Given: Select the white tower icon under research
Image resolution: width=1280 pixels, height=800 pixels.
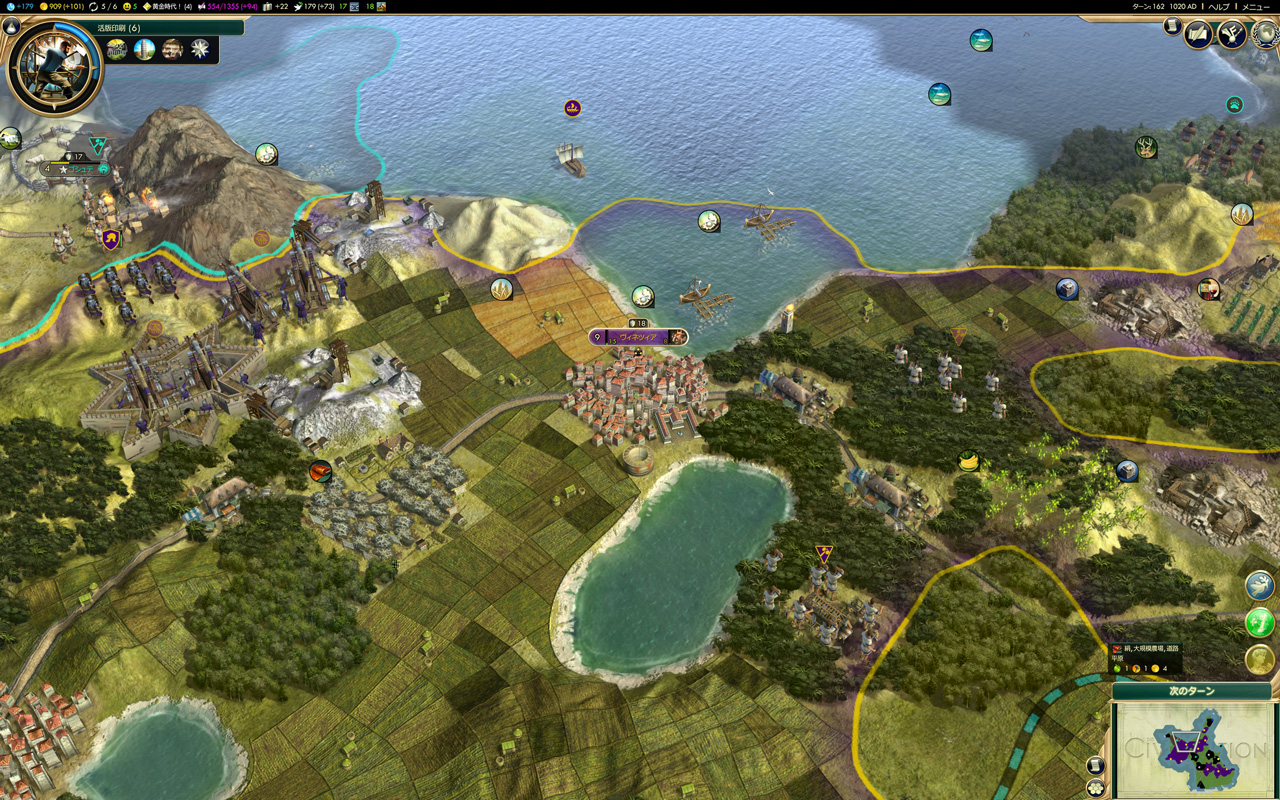Looking at the screenshot, I should point(145,50).
